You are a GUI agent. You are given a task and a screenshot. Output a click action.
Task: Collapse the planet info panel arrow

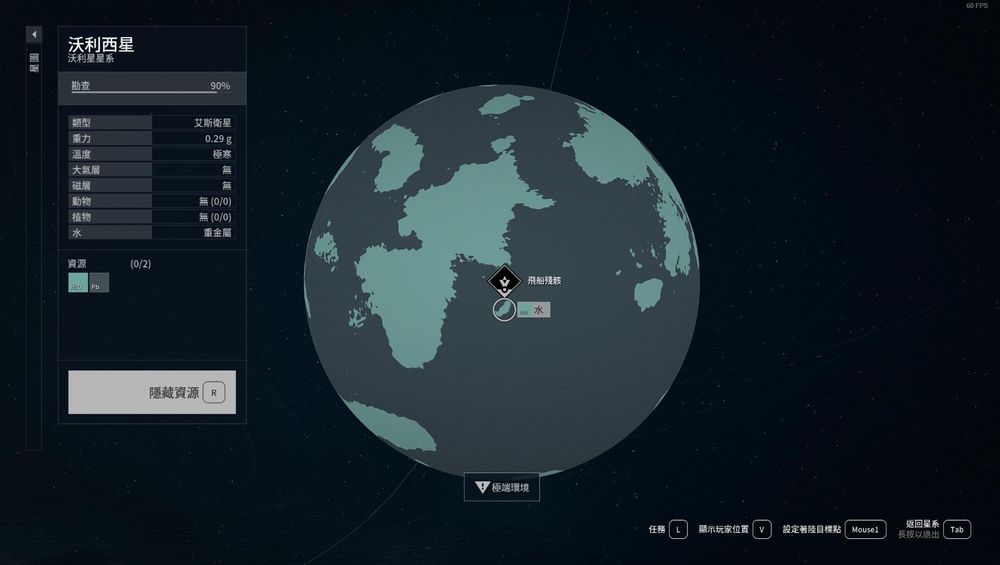pyautogui.click(x=34, y=34)
